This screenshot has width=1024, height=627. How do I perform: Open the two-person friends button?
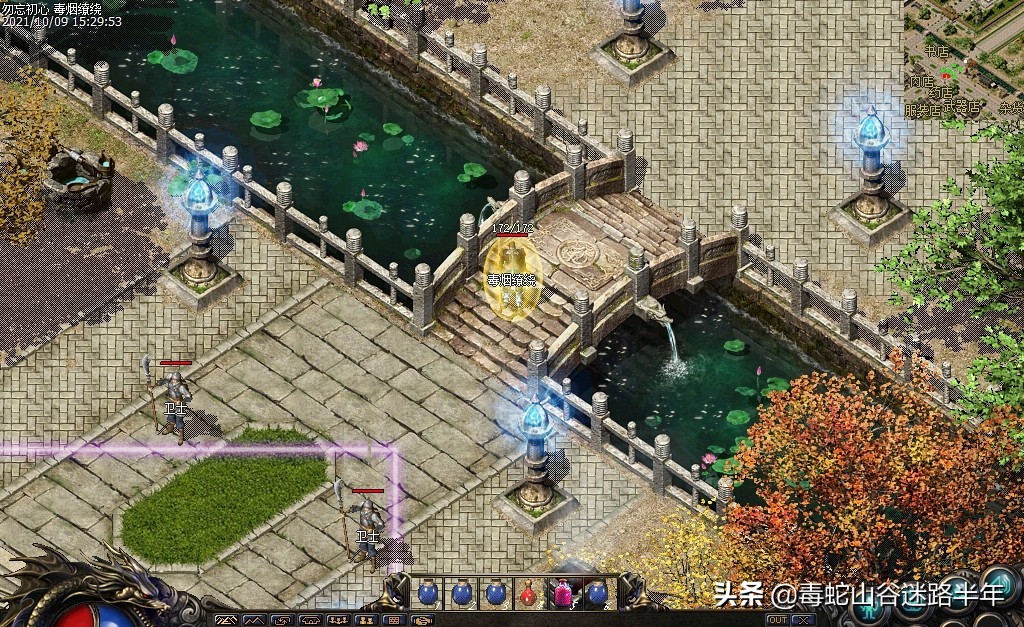(x=365, y=620)
